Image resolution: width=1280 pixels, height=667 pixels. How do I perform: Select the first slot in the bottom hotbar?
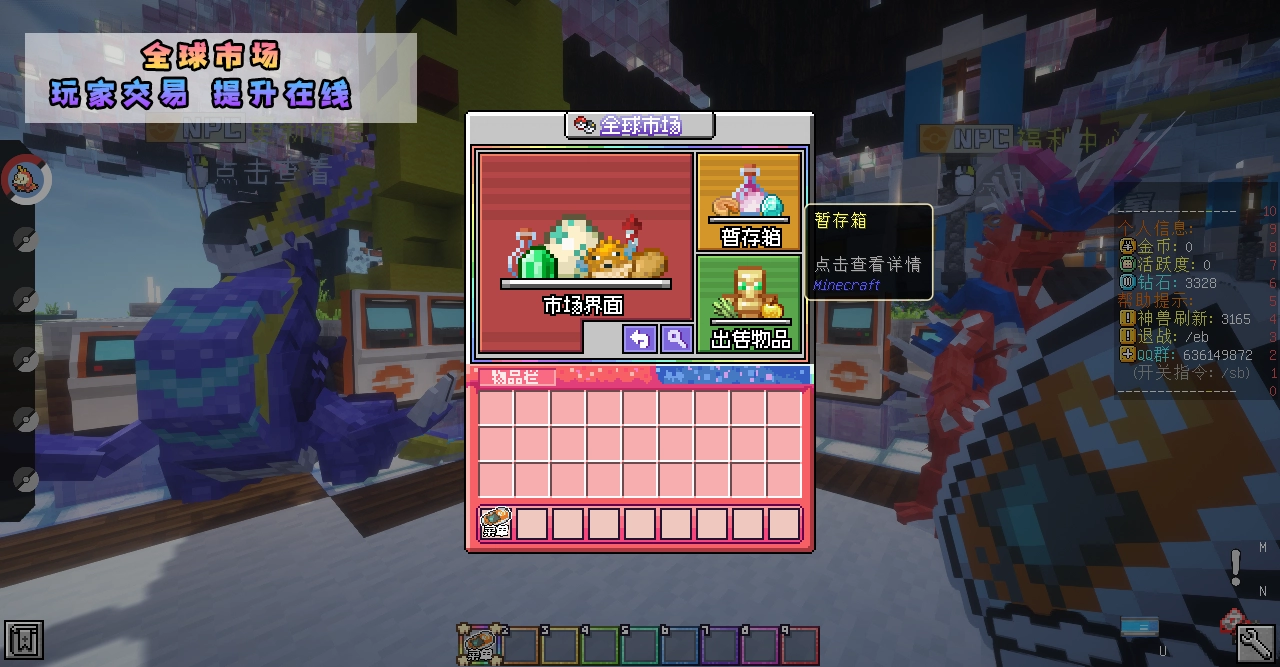coord(480,645)
